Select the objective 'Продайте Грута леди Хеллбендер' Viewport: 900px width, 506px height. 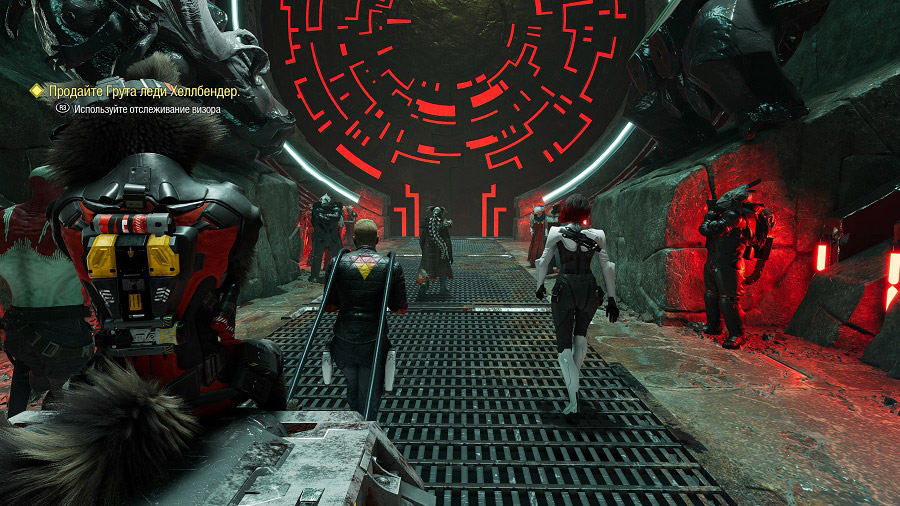(x=144, y=91)
